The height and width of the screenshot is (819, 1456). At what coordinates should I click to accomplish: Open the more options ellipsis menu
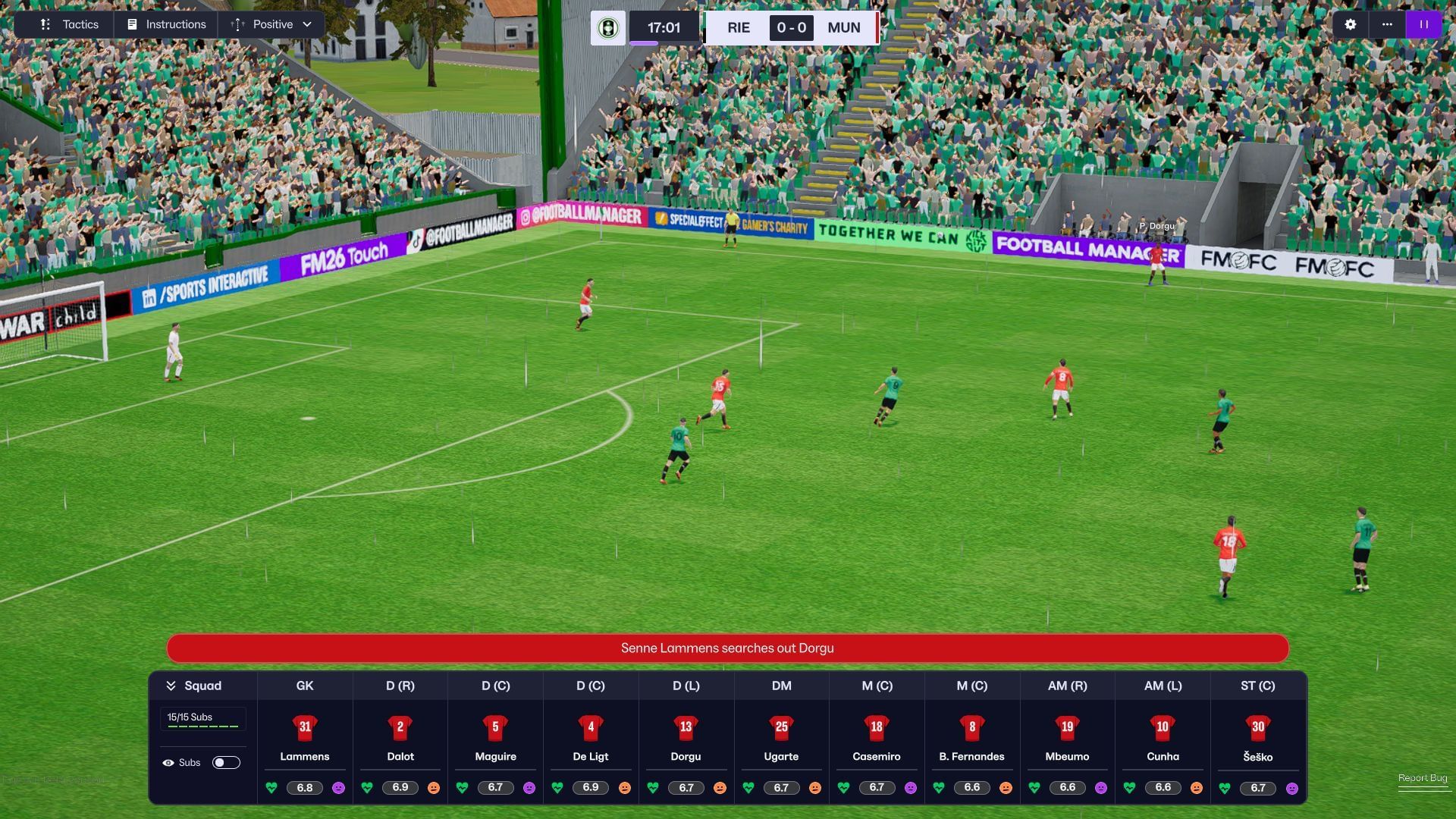(1387, 24)
